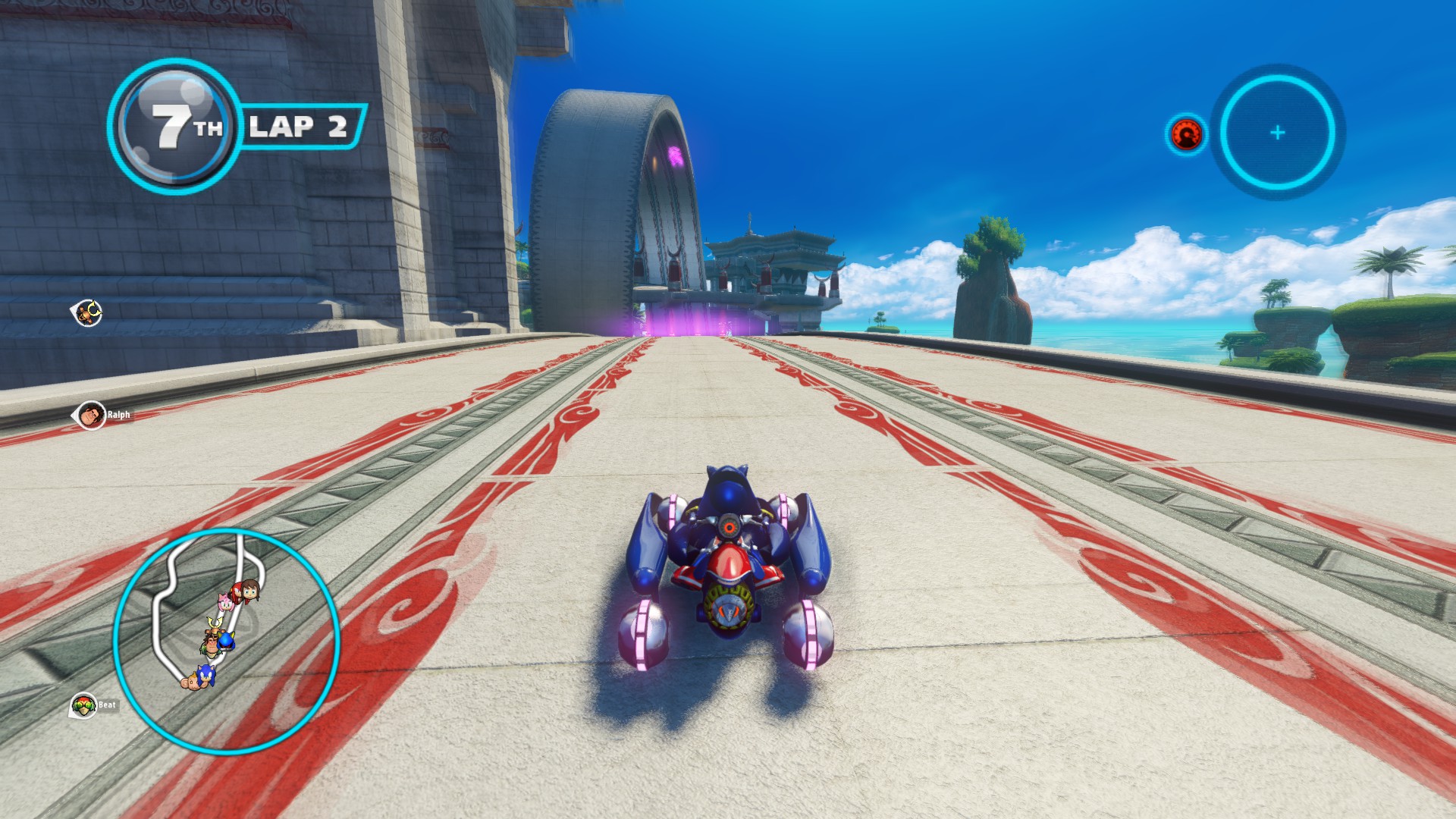This screenshot has width=1456, height=819.
Task: Click Amy's pink icon on the minimap
Action: (225, 601)
